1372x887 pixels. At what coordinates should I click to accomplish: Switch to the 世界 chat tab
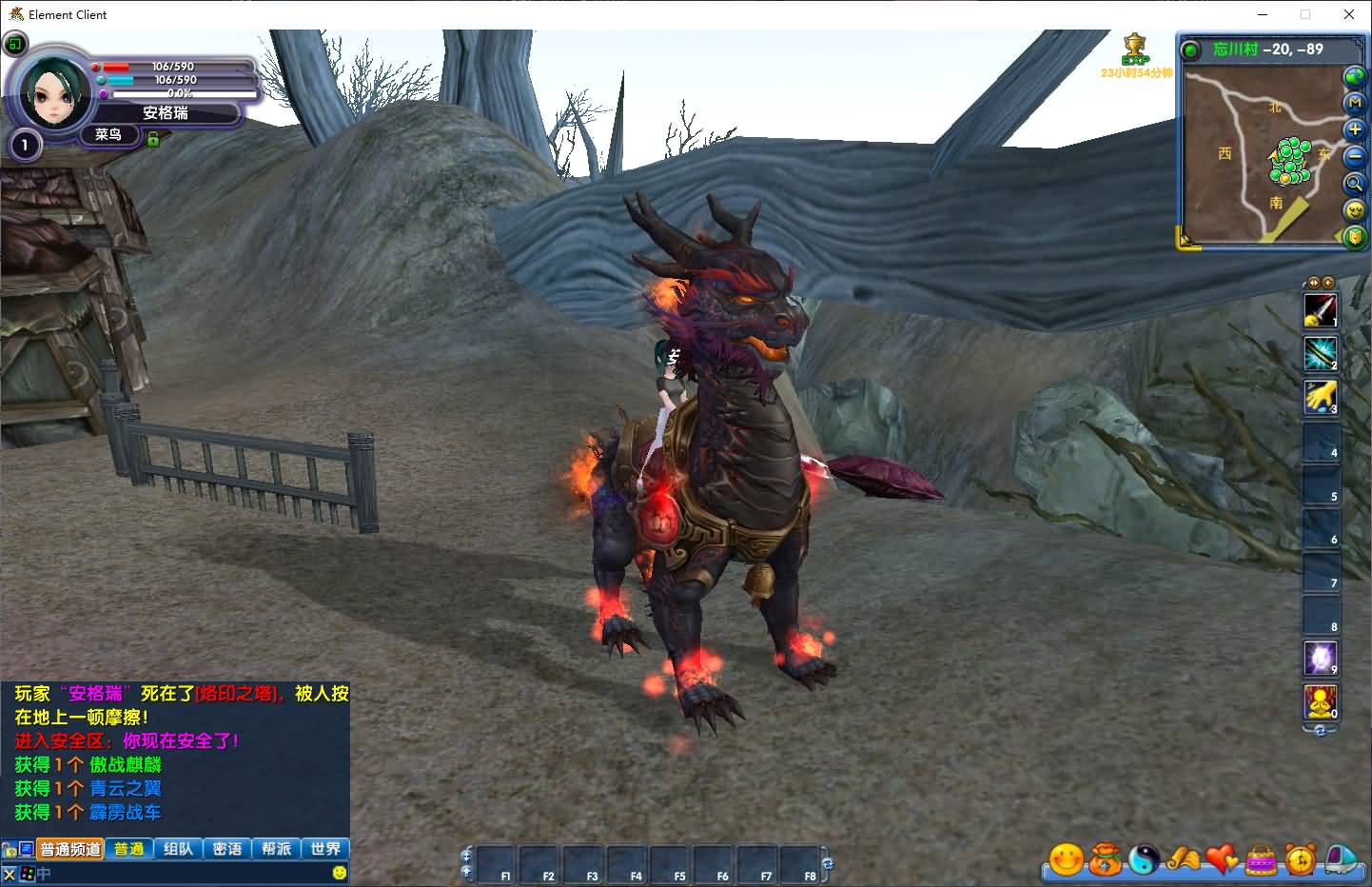coord(325,849)
